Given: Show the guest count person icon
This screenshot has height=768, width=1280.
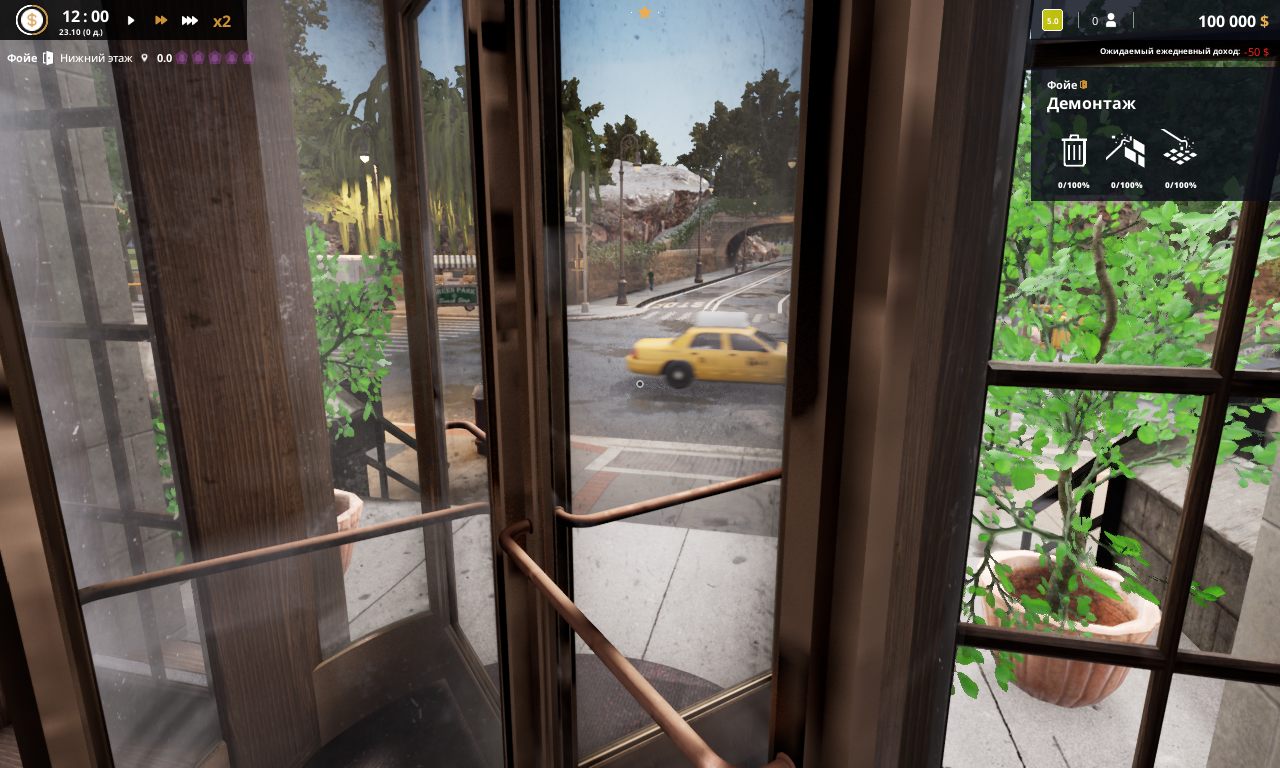Looking at the screenshot, I should click(1110, 20).
